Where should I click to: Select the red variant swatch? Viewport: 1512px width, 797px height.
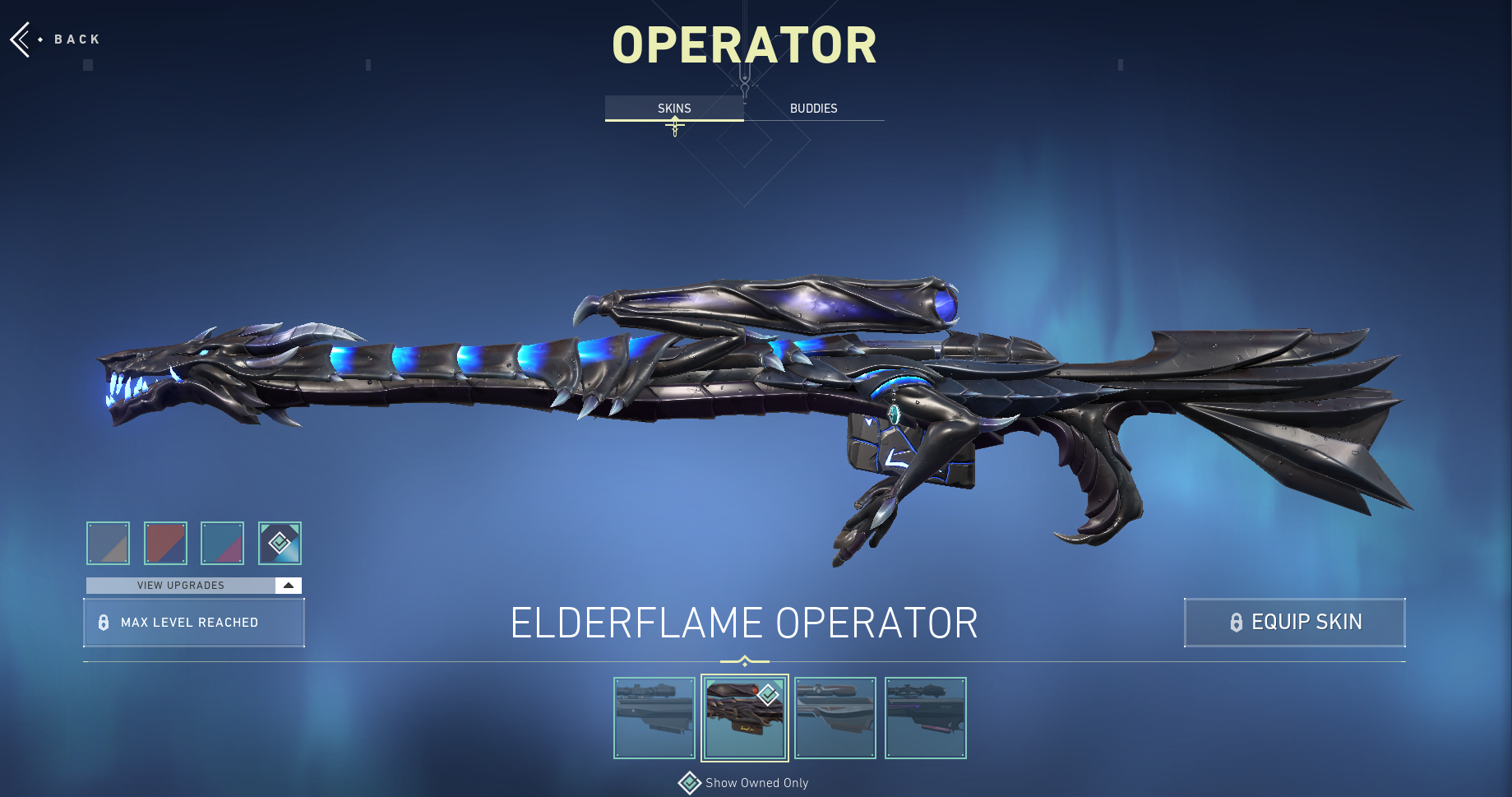tap(165, 543)
